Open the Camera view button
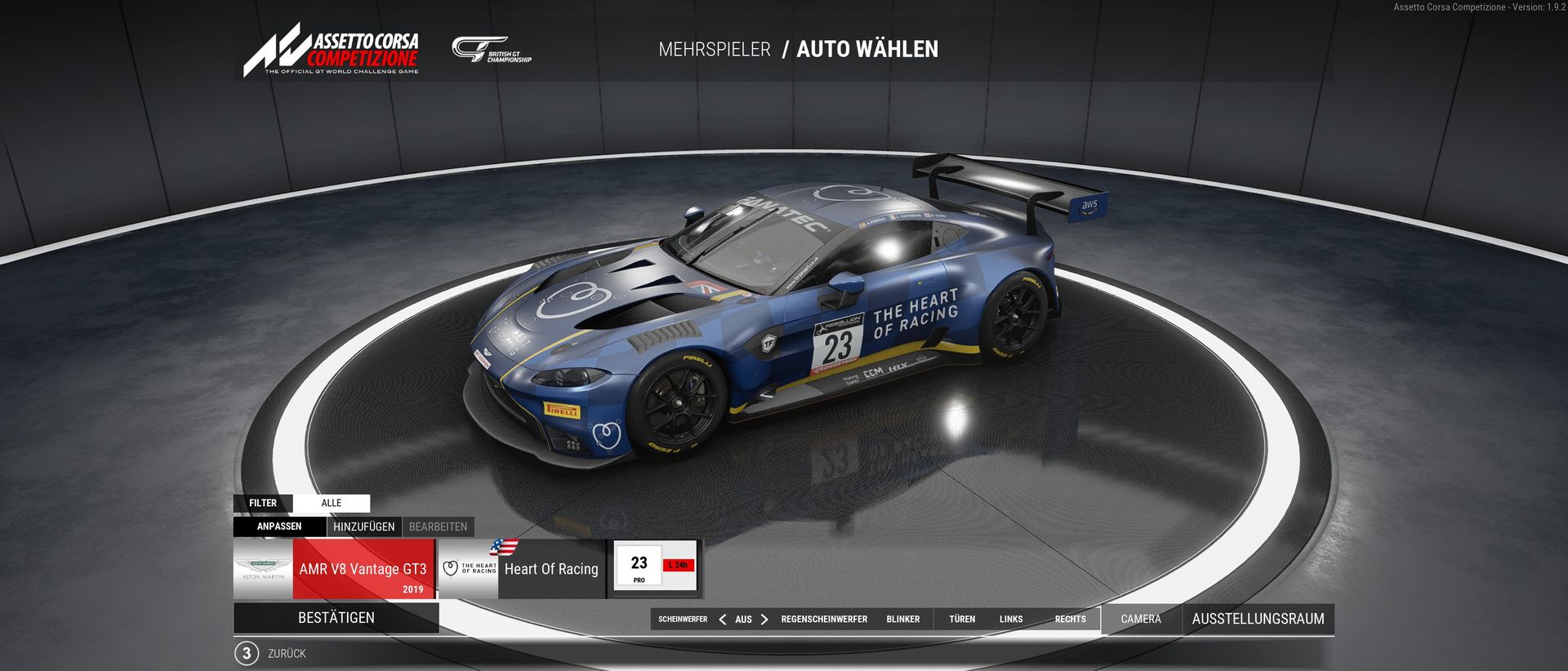This screenshot has height=671, width=1568. coord(1141,620)
